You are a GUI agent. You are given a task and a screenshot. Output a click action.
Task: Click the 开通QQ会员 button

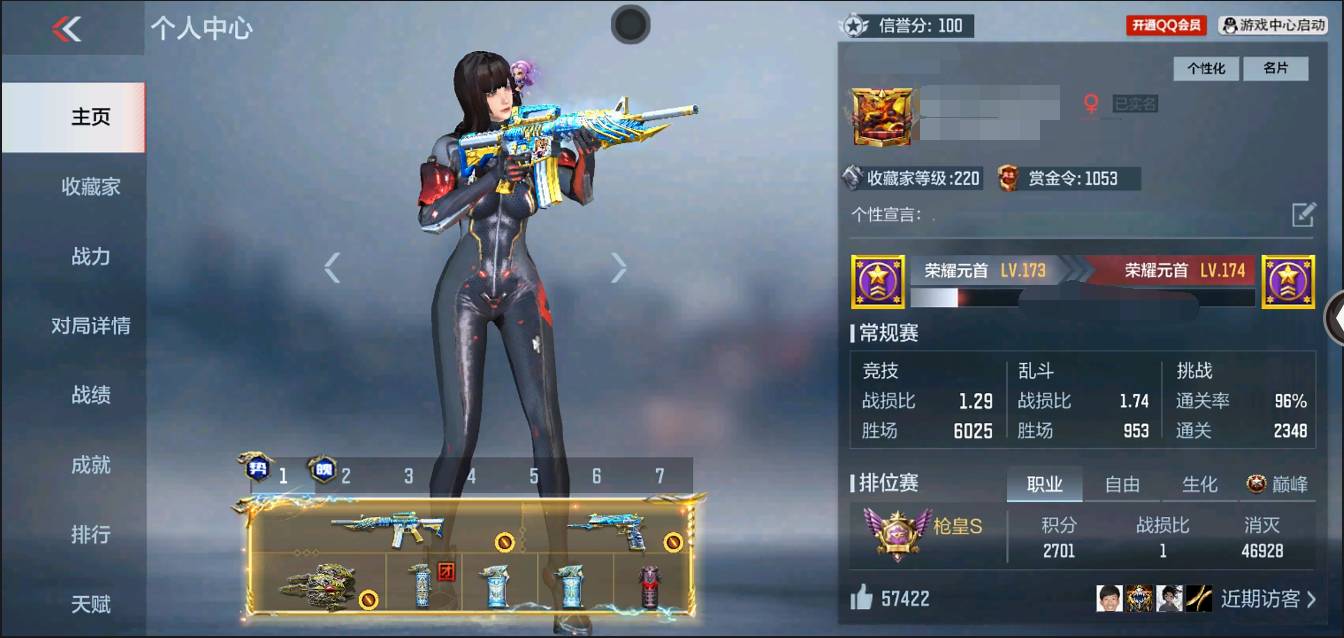[1167, 26]
